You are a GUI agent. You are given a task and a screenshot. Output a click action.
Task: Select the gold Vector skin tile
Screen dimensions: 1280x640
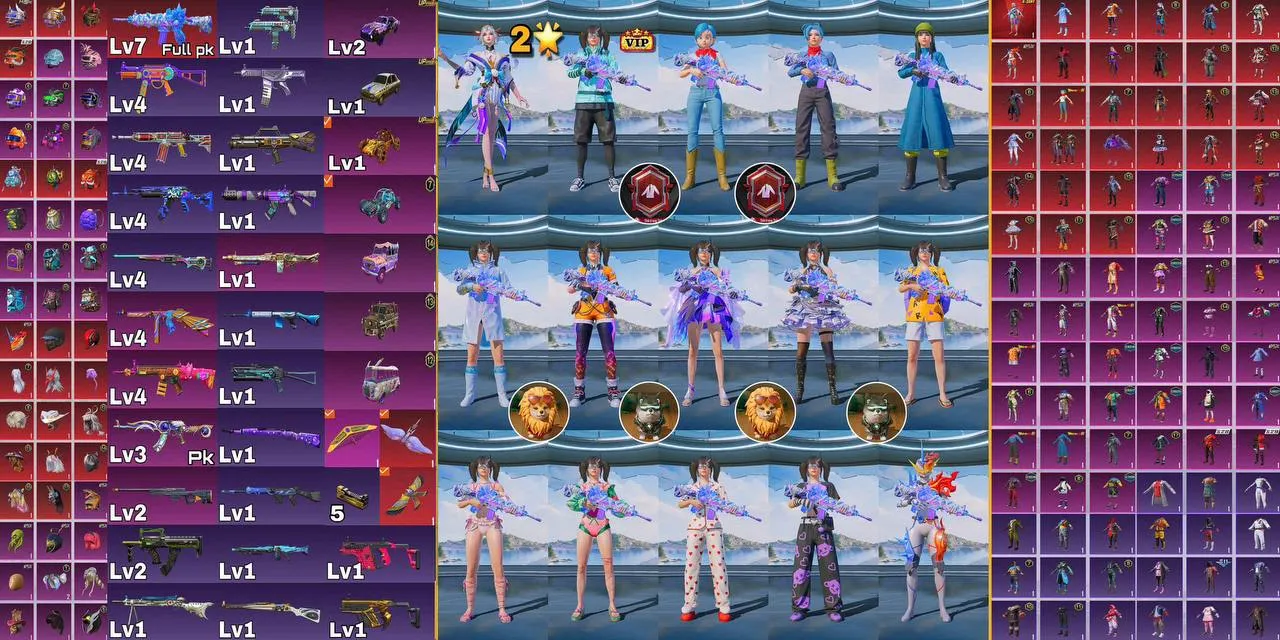(x=381, y=611)
